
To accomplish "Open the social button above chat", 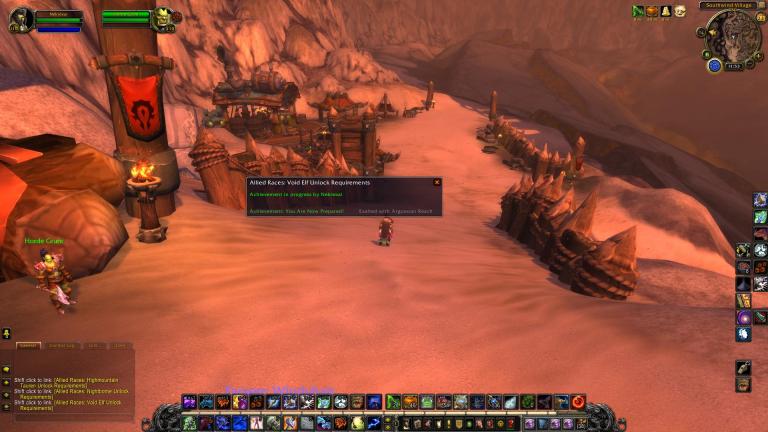I will (6, 333).
